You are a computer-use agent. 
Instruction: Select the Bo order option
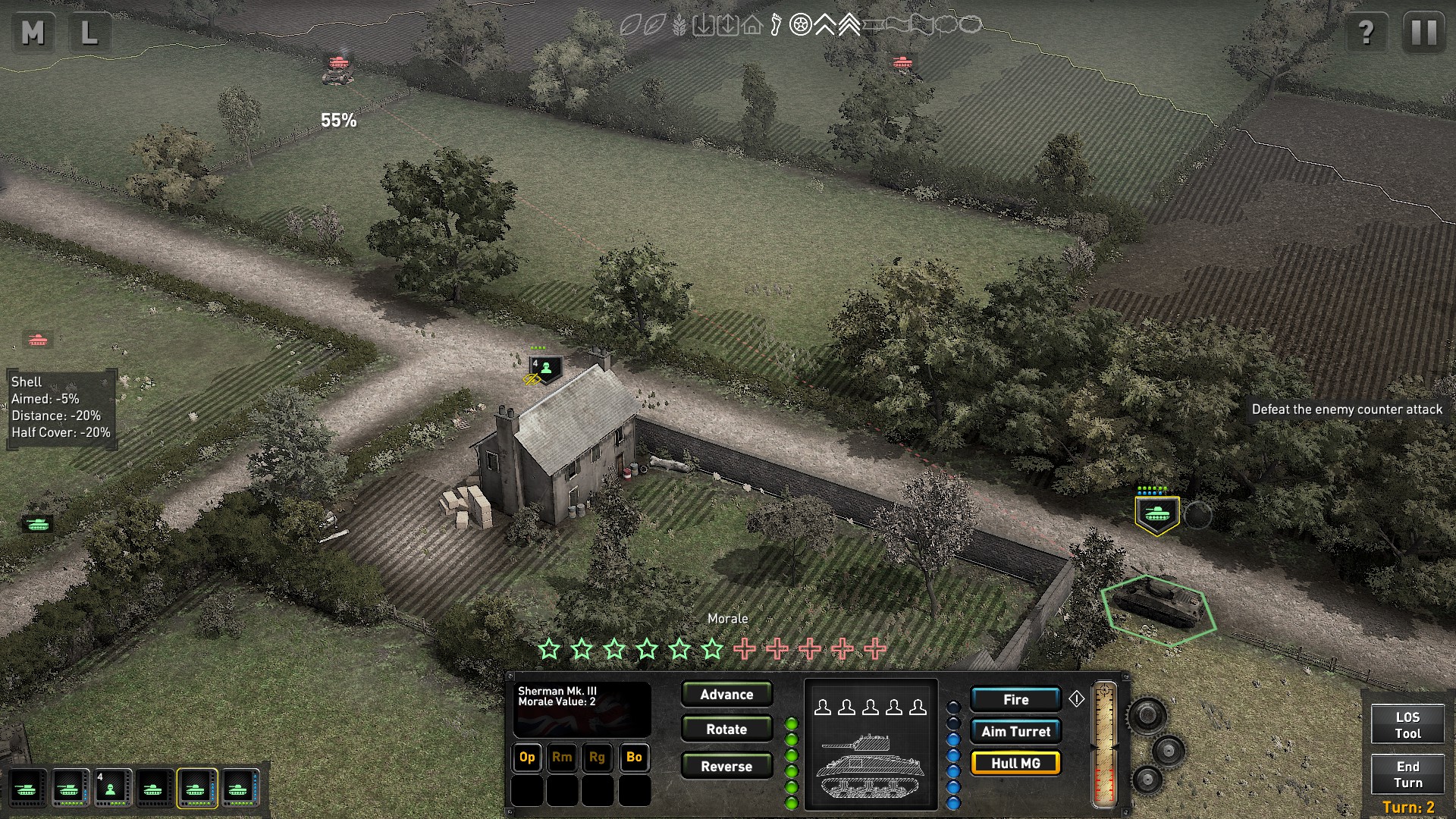(x=635, y=758)
